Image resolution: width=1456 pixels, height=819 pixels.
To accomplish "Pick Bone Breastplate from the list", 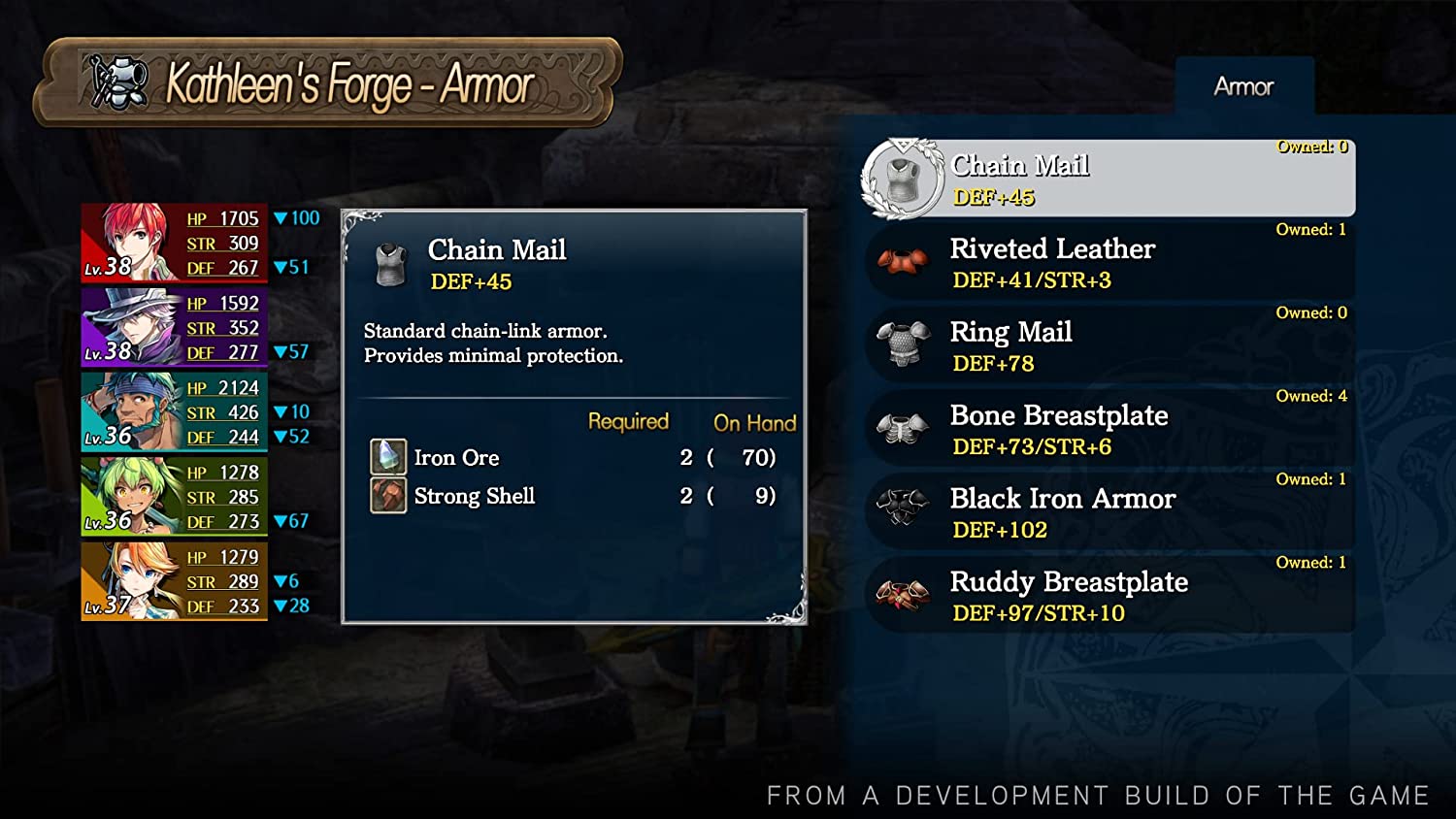I will [1107, 430].
